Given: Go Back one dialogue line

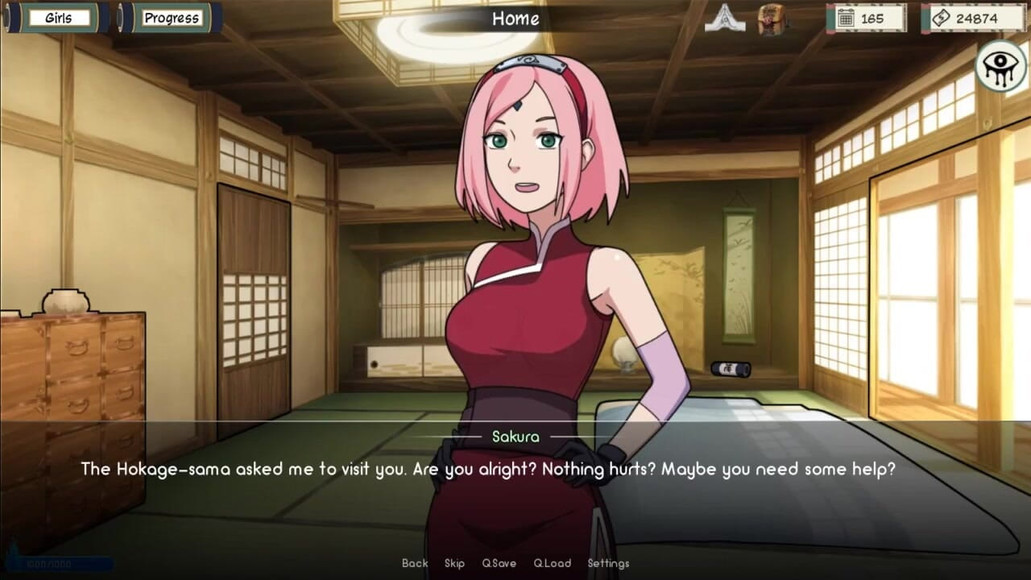Looking at the screenshot, I should point(415,563).
